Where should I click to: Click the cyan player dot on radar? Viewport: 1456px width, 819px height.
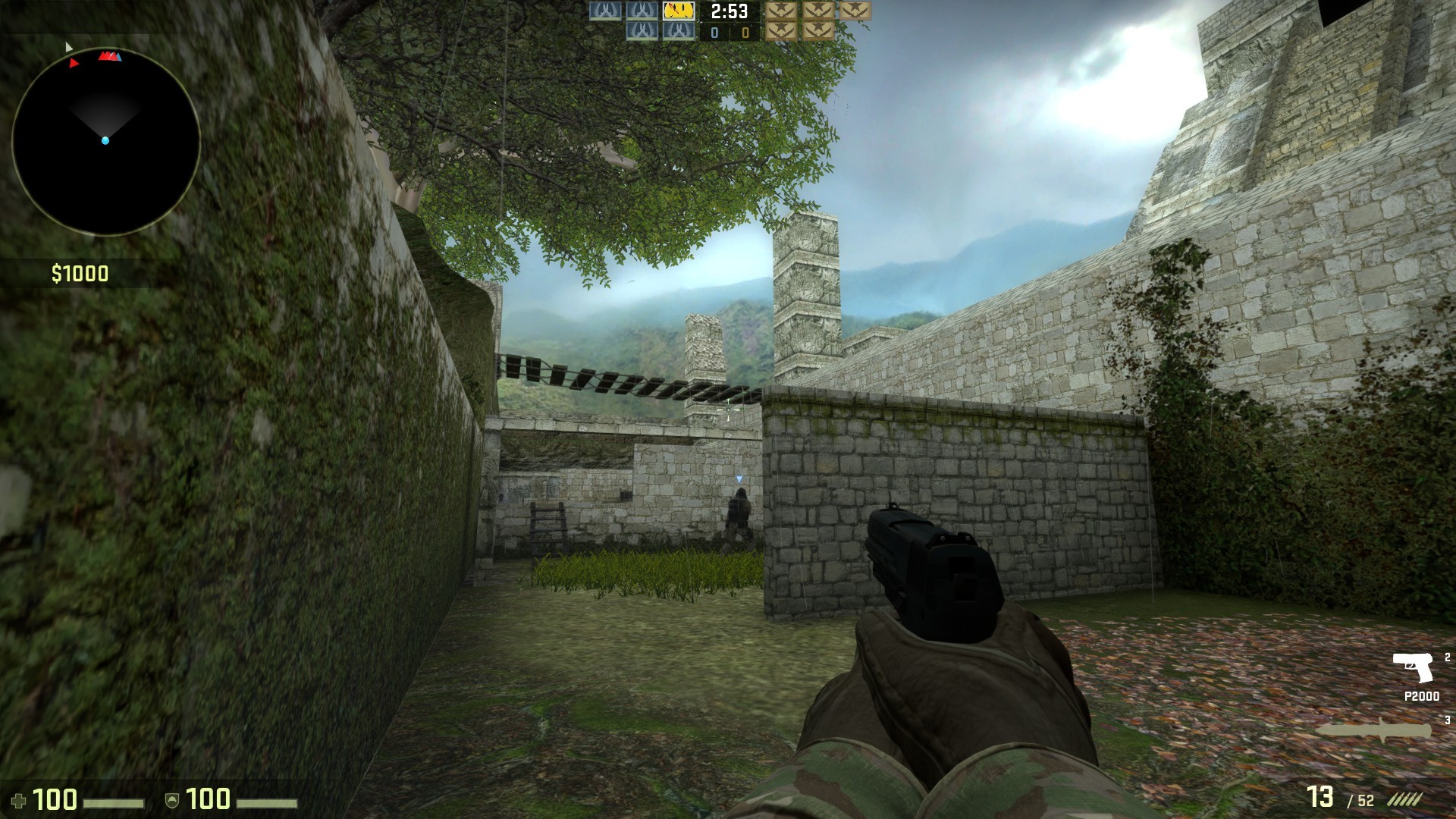click(x=105, y=139)
